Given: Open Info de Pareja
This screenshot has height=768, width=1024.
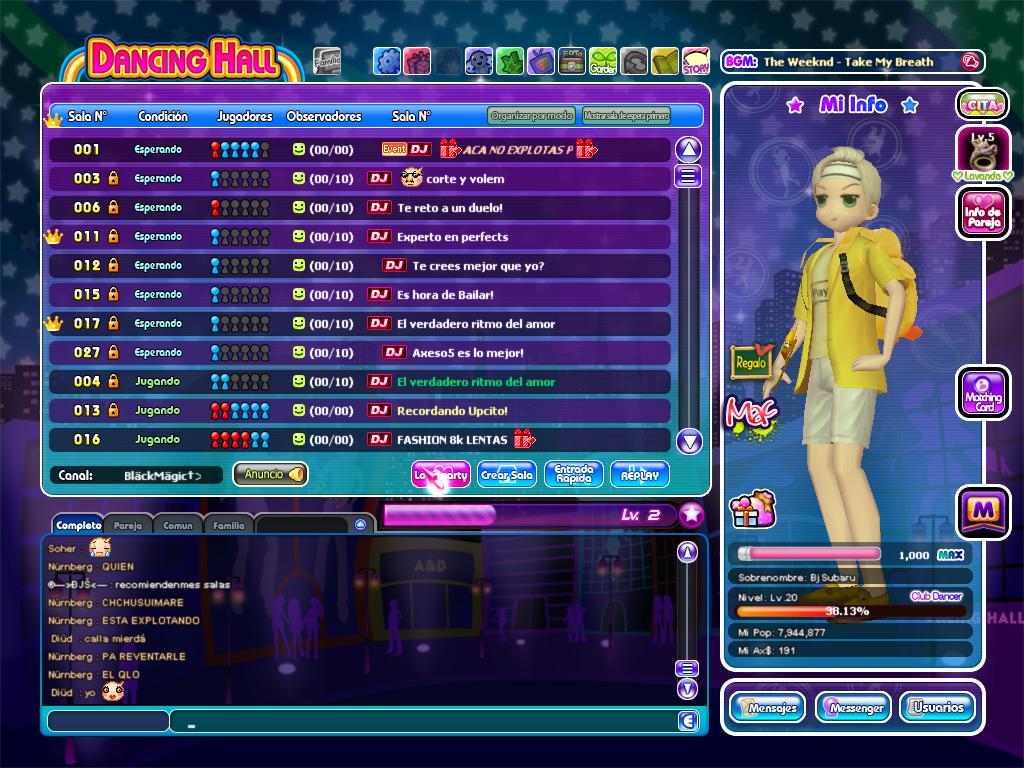Looking at the screenshot, I should tap(982, 213).
